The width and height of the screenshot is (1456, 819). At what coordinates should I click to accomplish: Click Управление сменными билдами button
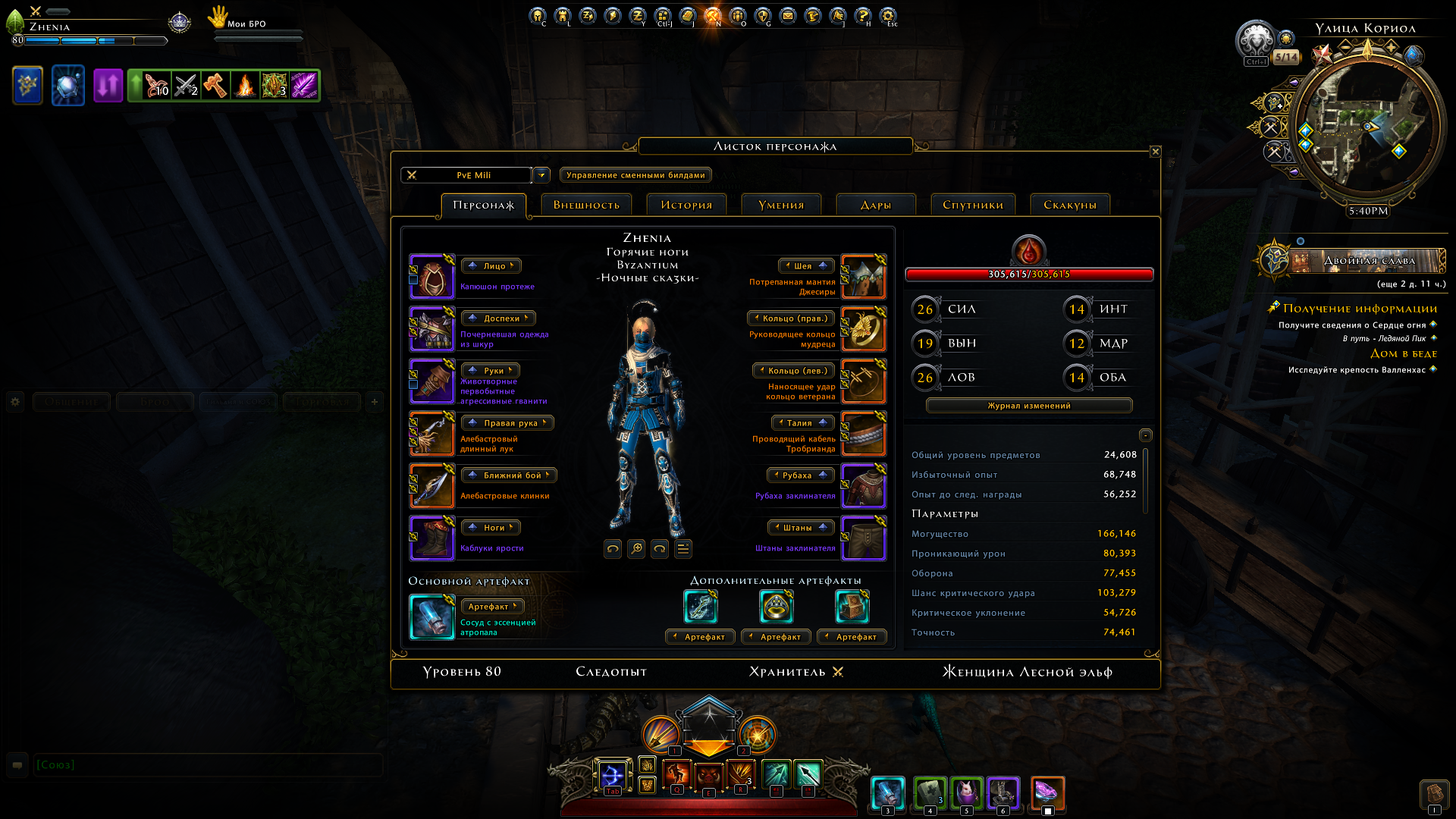tap(635, 175)
